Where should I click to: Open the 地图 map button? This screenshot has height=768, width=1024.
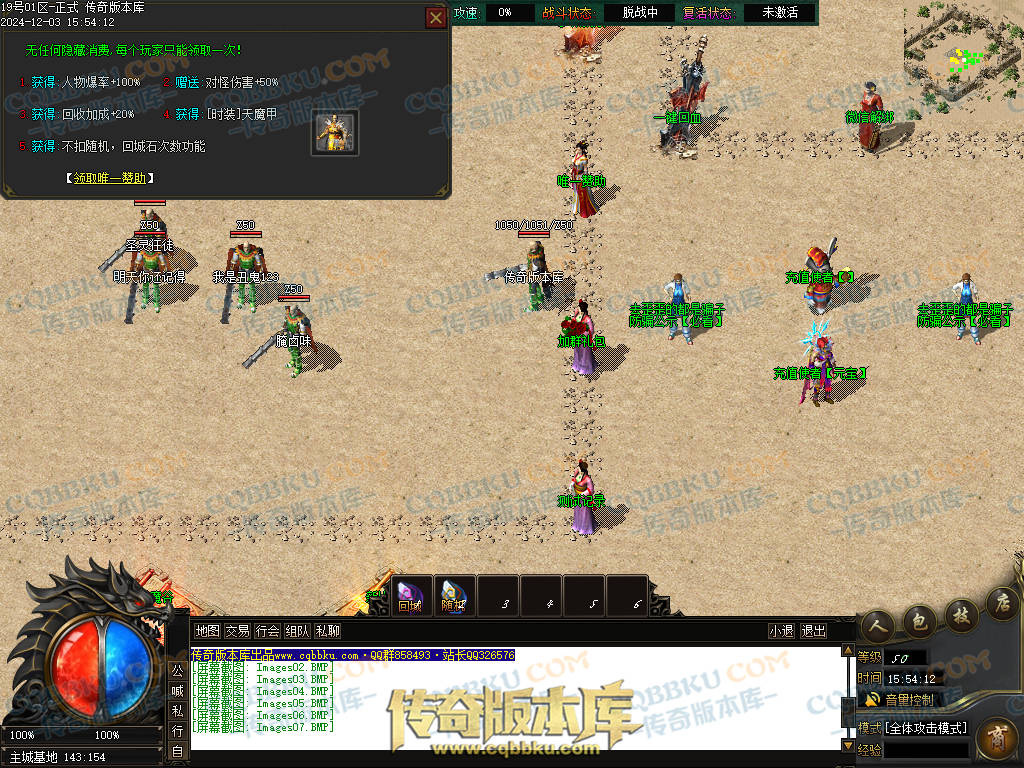[207, 631]
